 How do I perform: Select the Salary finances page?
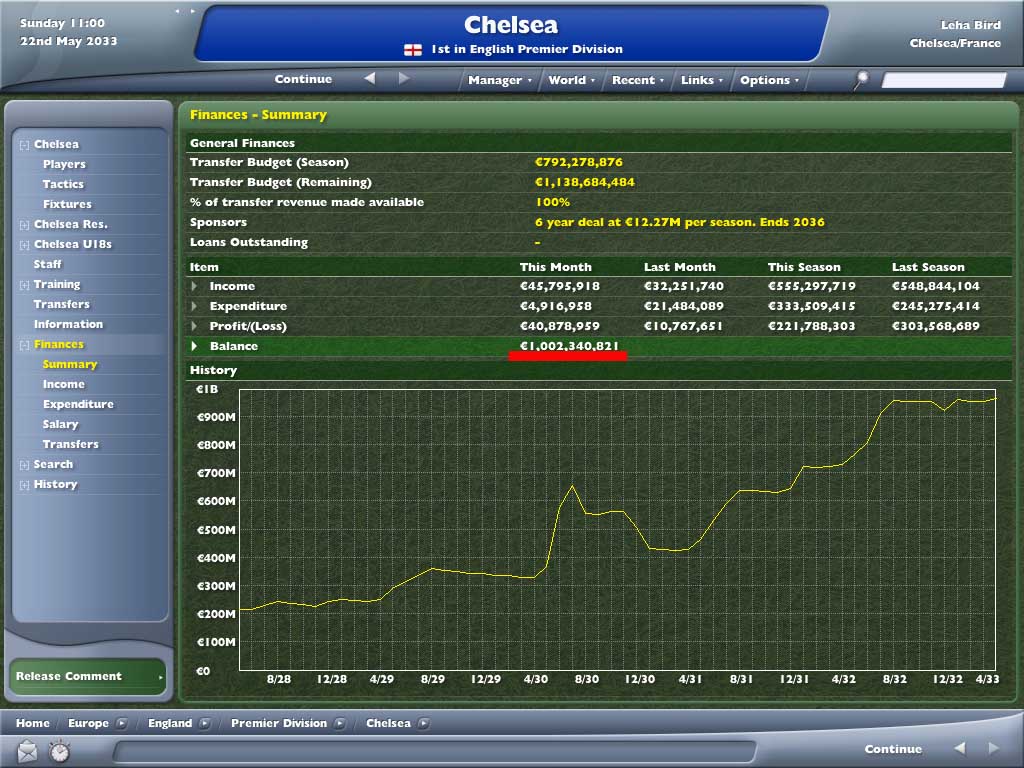pyautogui.click(x=61, y=424)
